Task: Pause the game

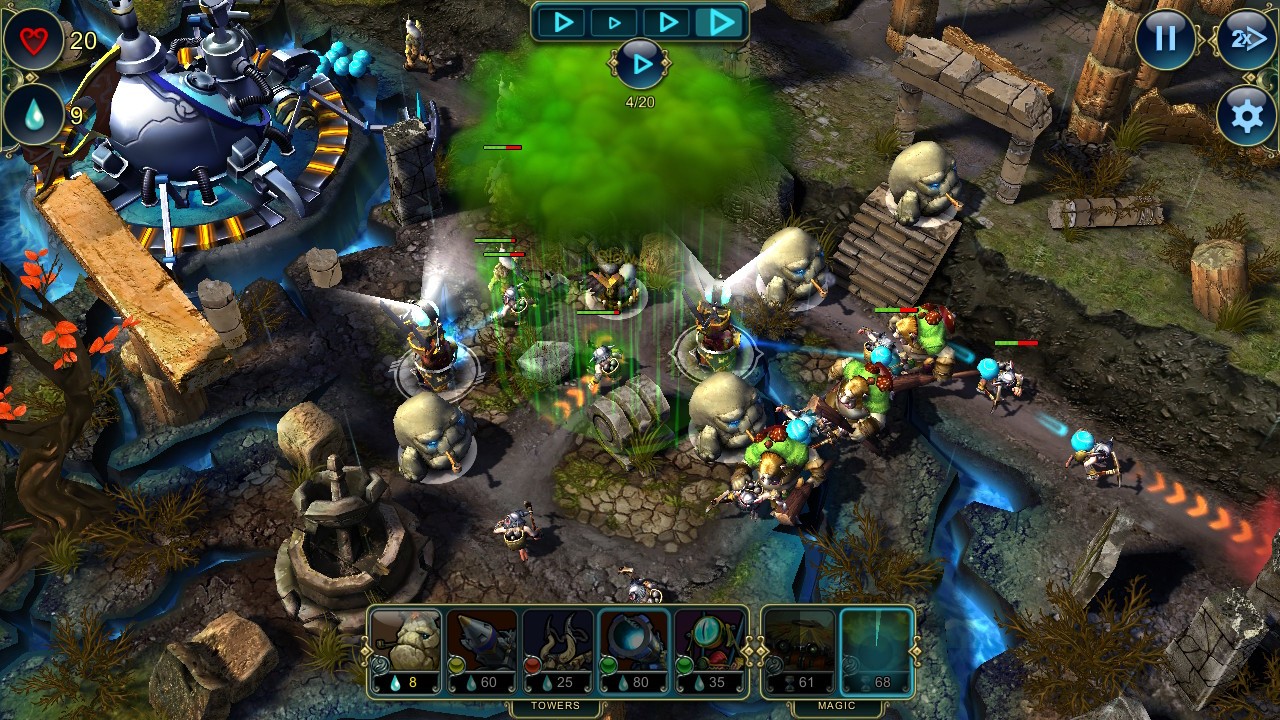Action: 1165,39
